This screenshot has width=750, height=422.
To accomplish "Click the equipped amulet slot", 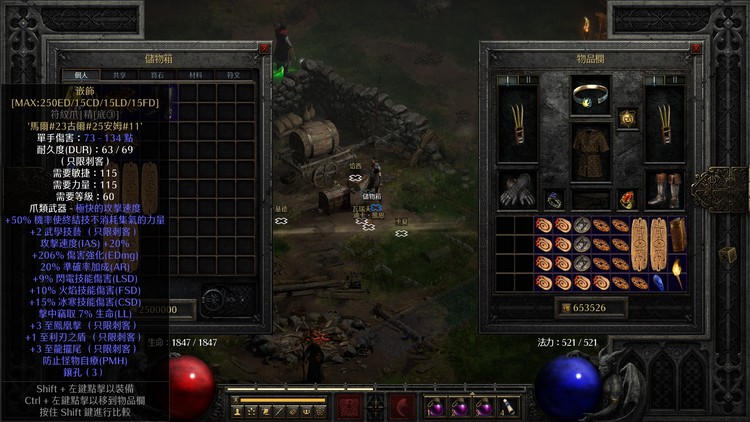I will click(x=628, y=118).
